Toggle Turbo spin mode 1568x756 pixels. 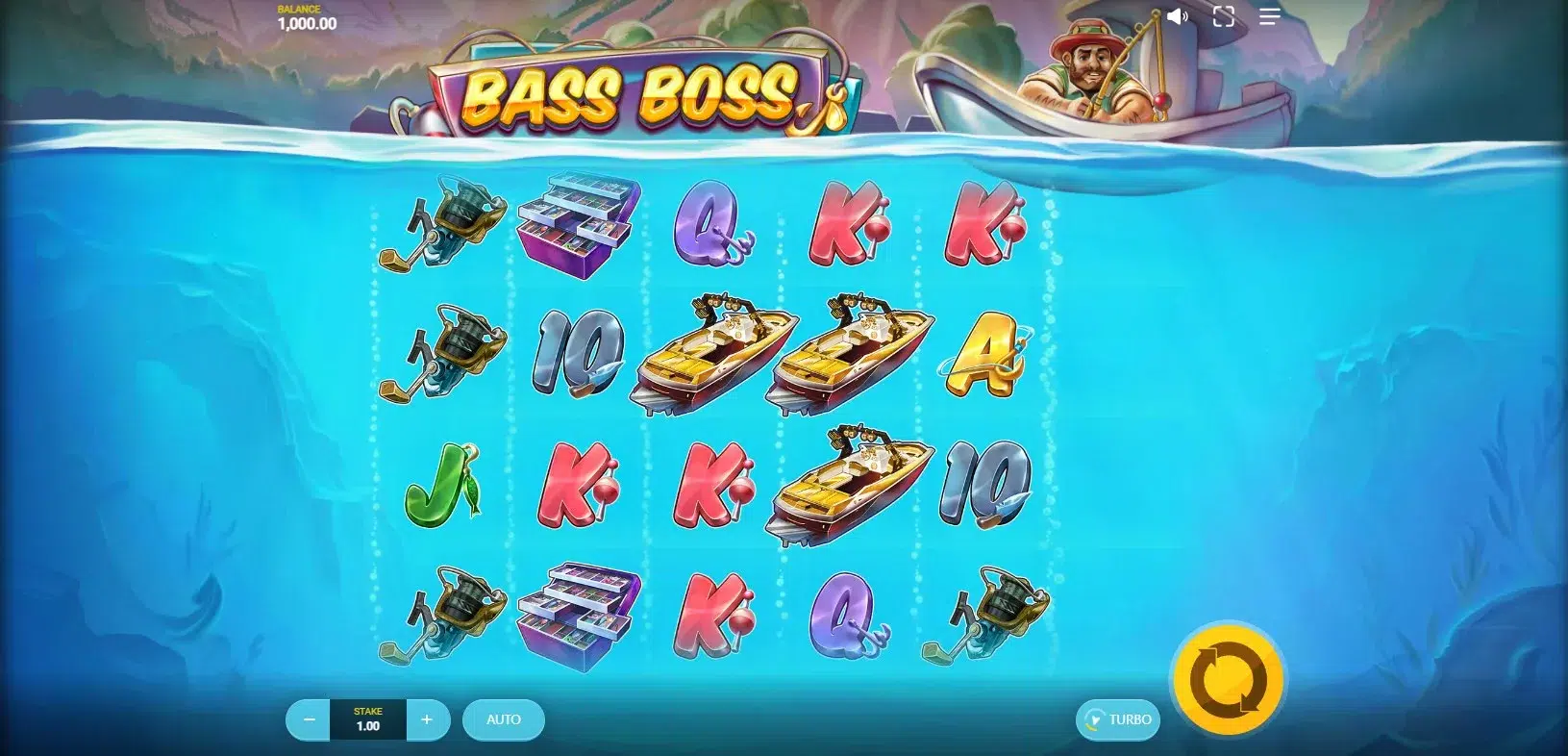pyautogui.click(x=1118, y=719)
